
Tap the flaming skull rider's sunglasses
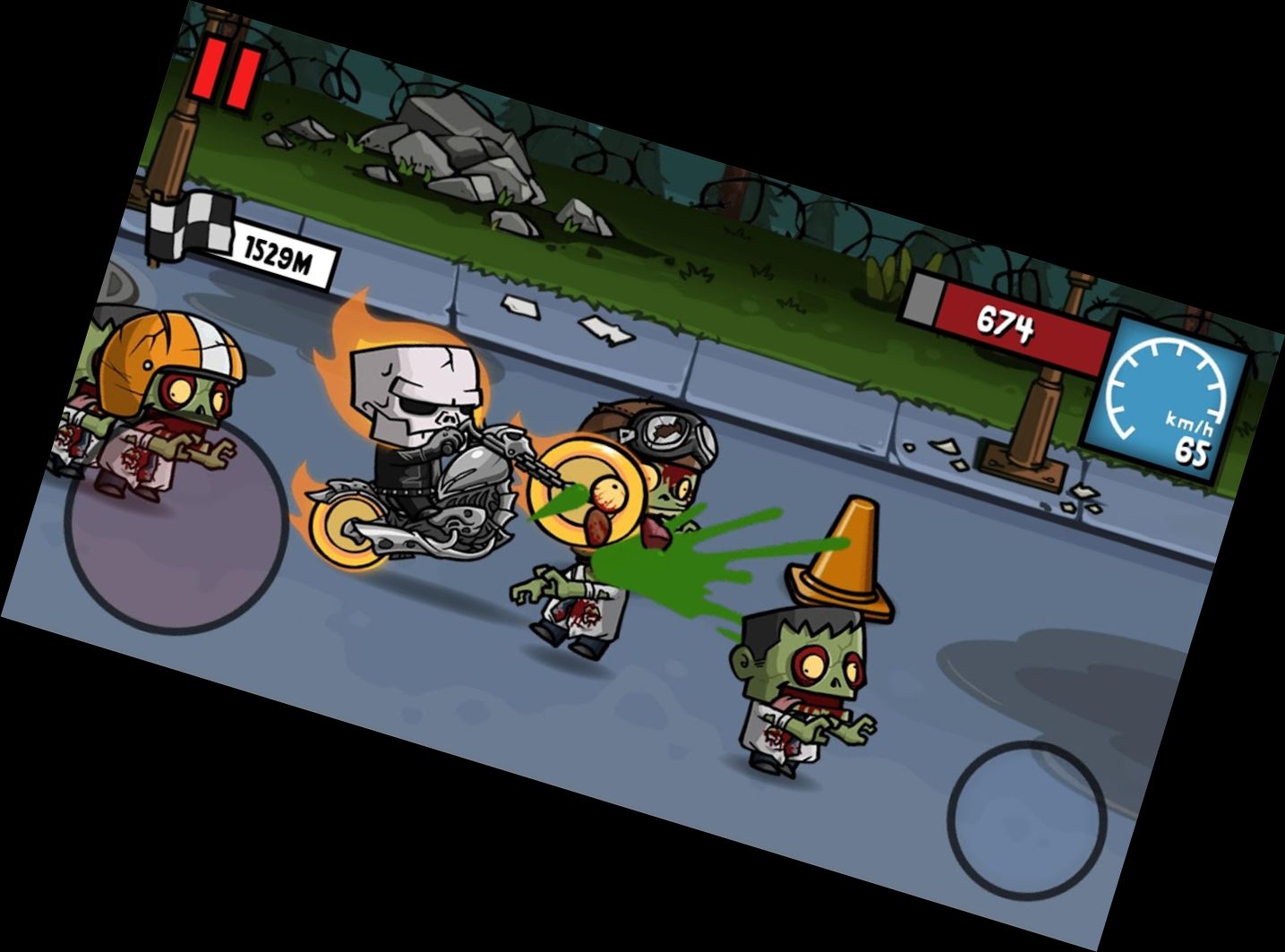(418, 405)
